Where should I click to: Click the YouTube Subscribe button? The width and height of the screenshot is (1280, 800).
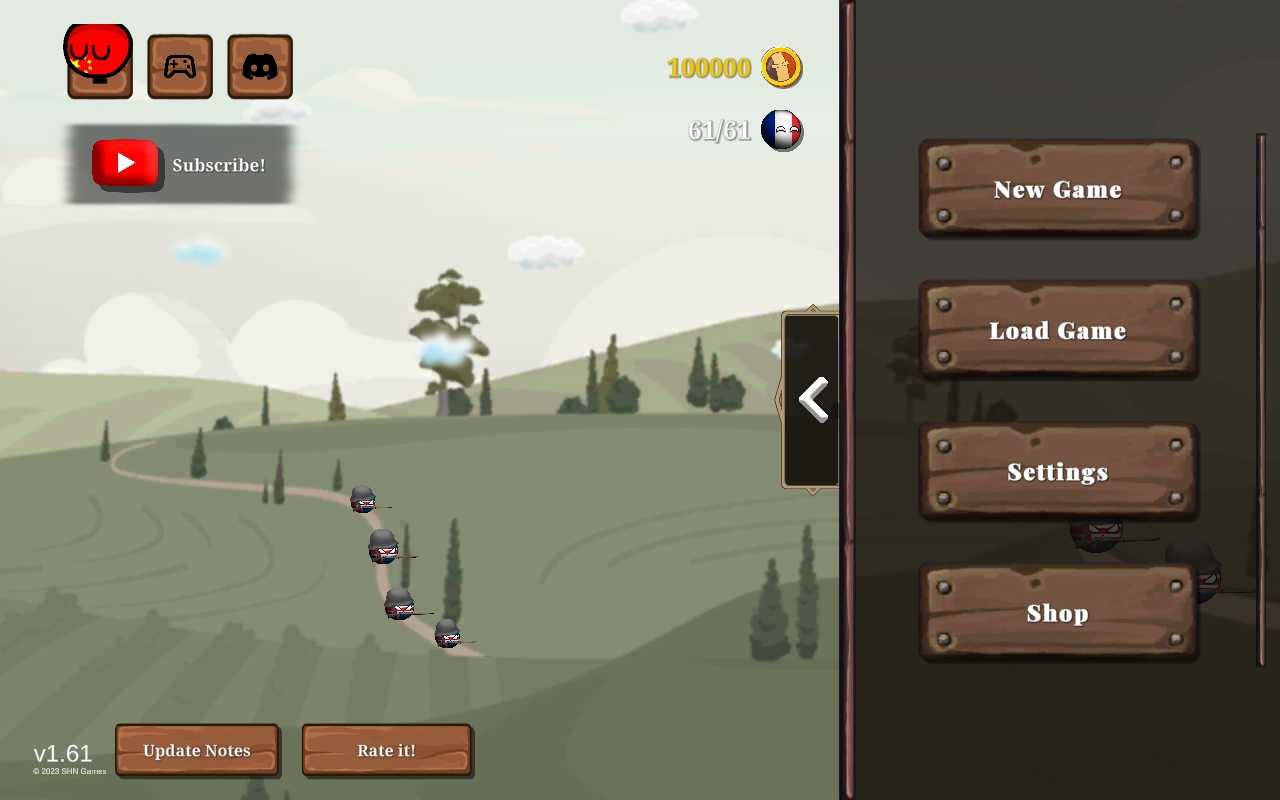point(180,164)
